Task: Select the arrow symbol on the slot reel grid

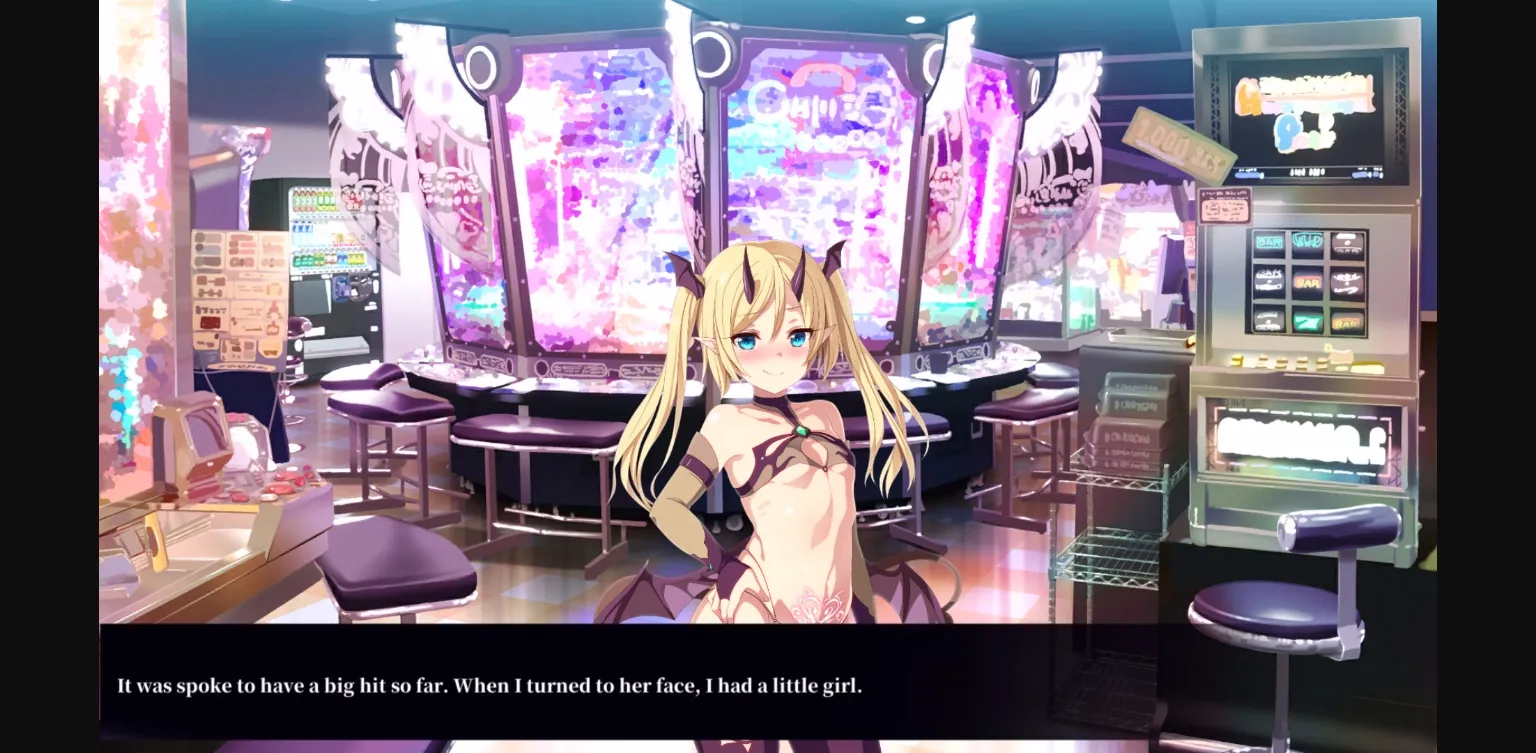Action: (x=1307, y=320)
